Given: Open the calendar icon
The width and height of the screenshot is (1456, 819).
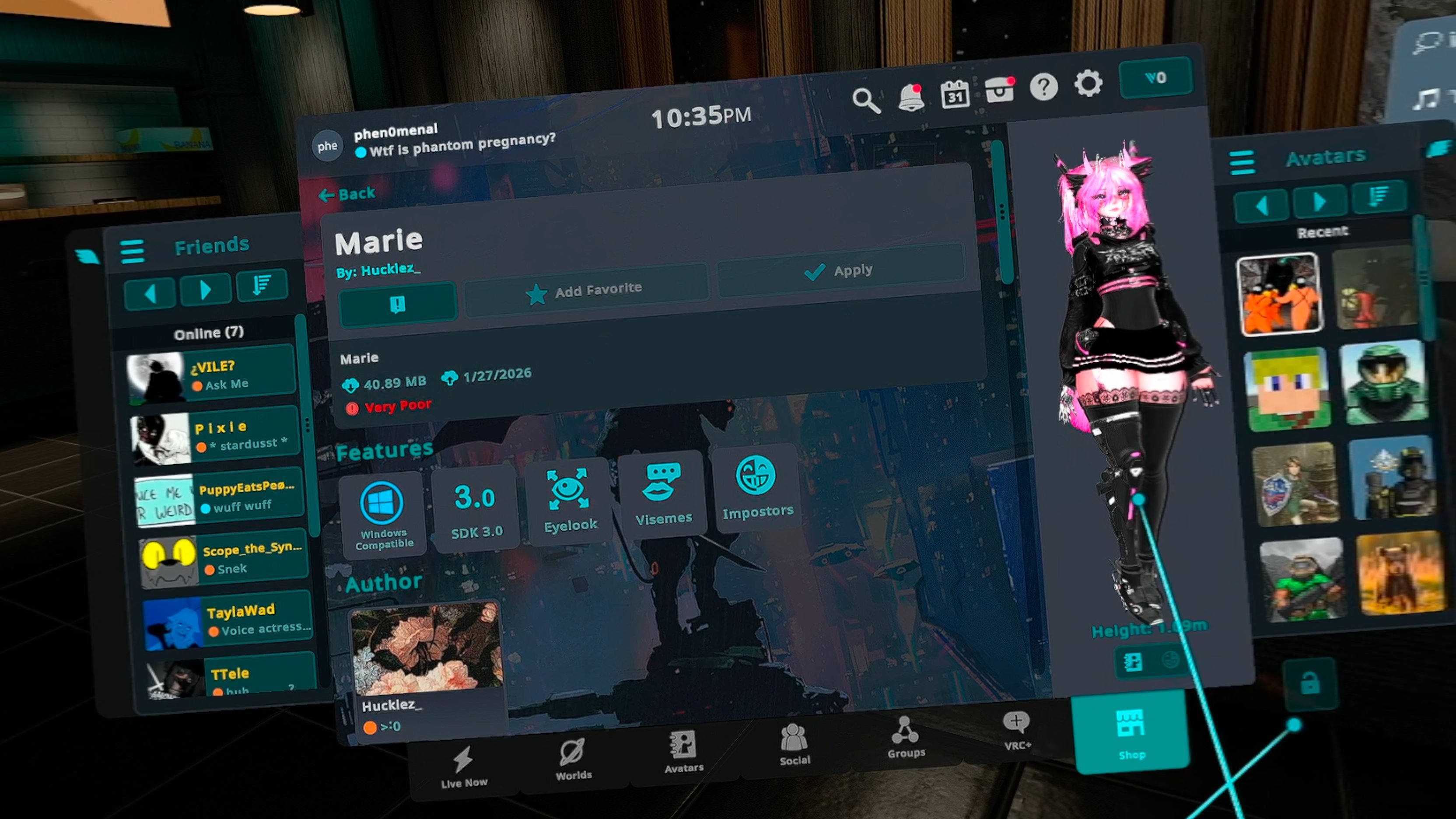Looking at the screenshot, I should (955, 94).
